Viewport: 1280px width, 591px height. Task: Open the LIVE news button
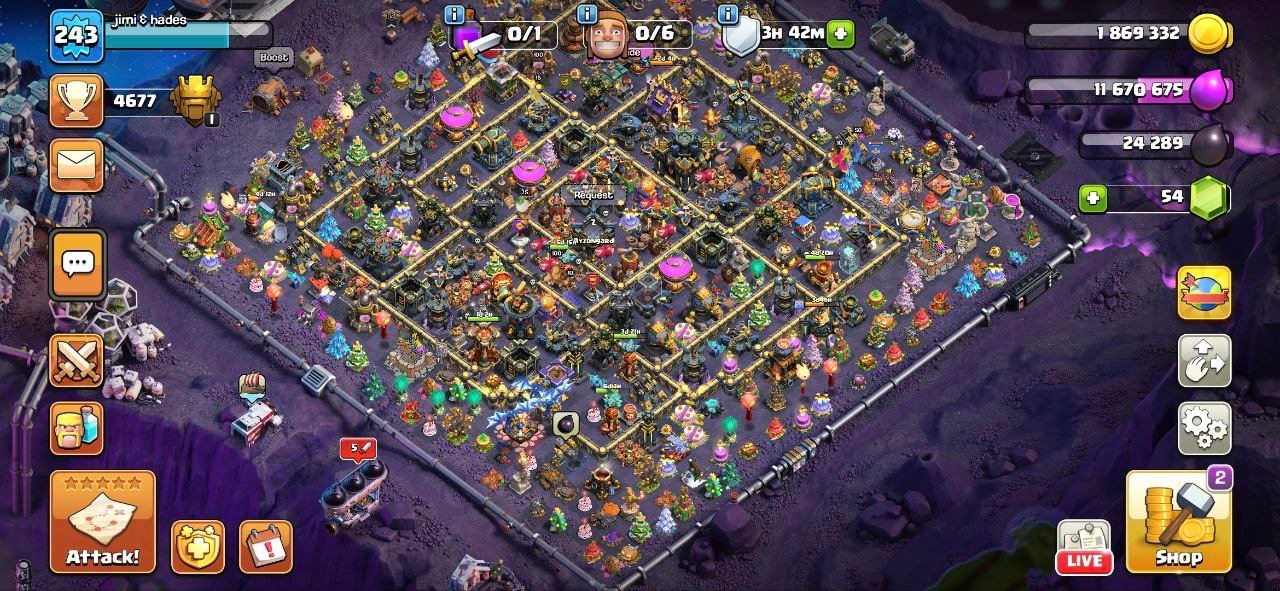click(x=1083, y=548)
